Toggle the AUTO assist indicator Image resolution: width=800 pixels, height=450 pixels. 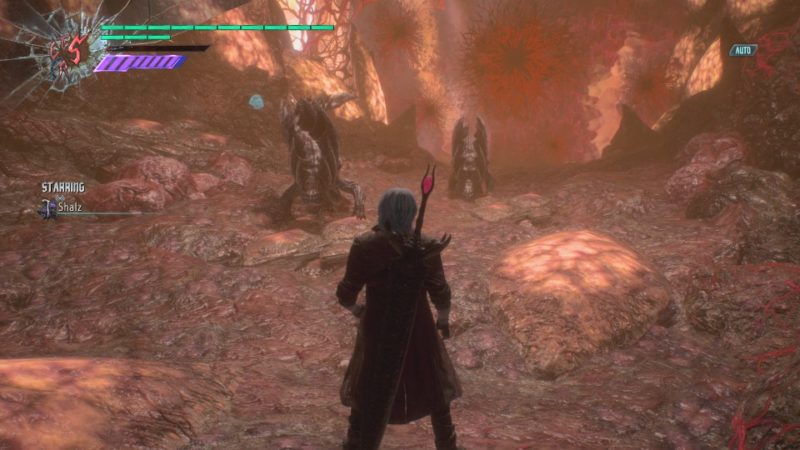pyautogui.click(x=743, y=50)
